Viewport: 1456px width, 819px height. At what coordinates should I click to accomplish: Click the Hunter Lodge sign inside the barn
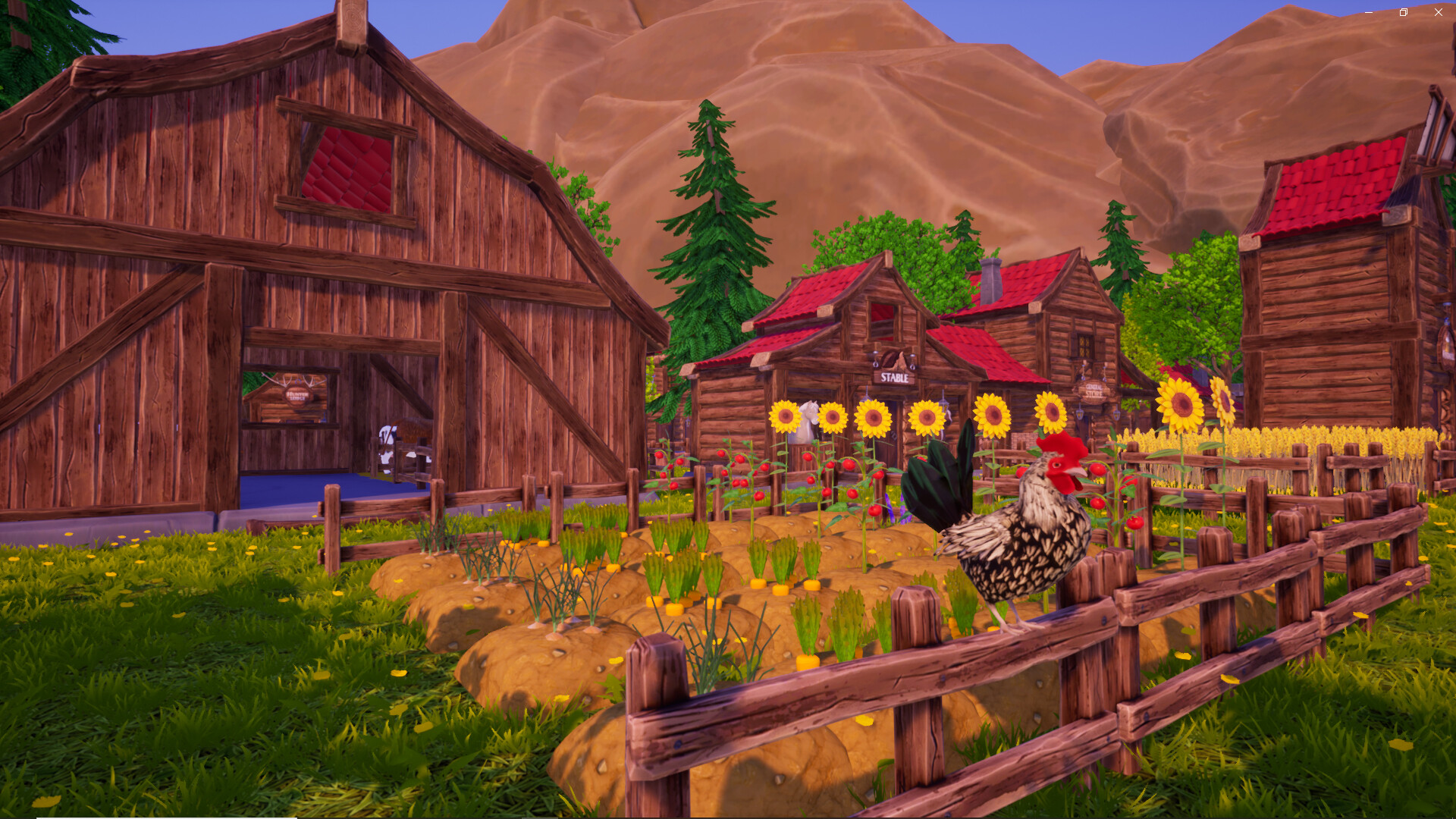(x=297, y=396)
